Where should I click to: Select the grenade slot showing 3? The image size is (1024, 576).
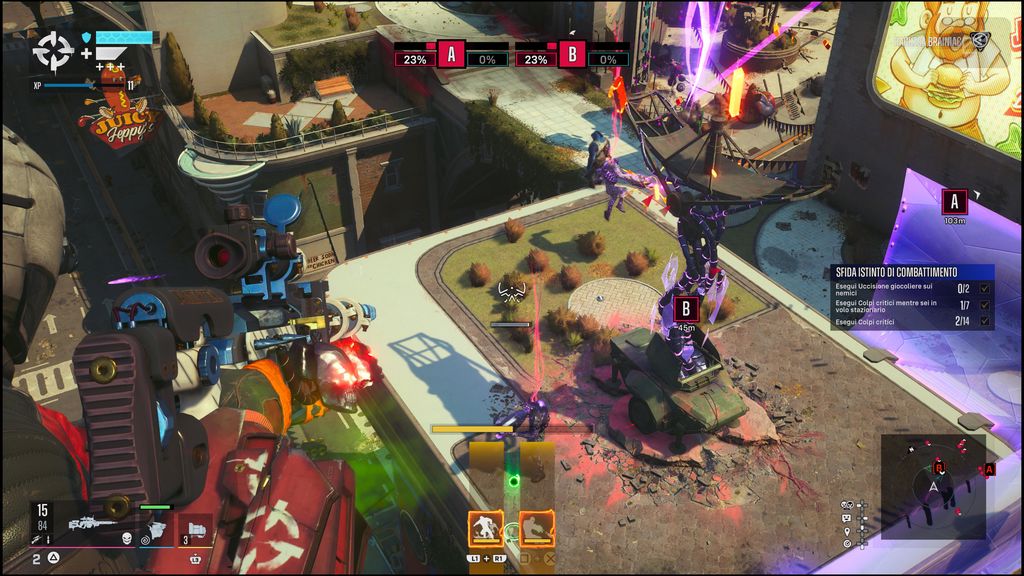pos(195,527)
